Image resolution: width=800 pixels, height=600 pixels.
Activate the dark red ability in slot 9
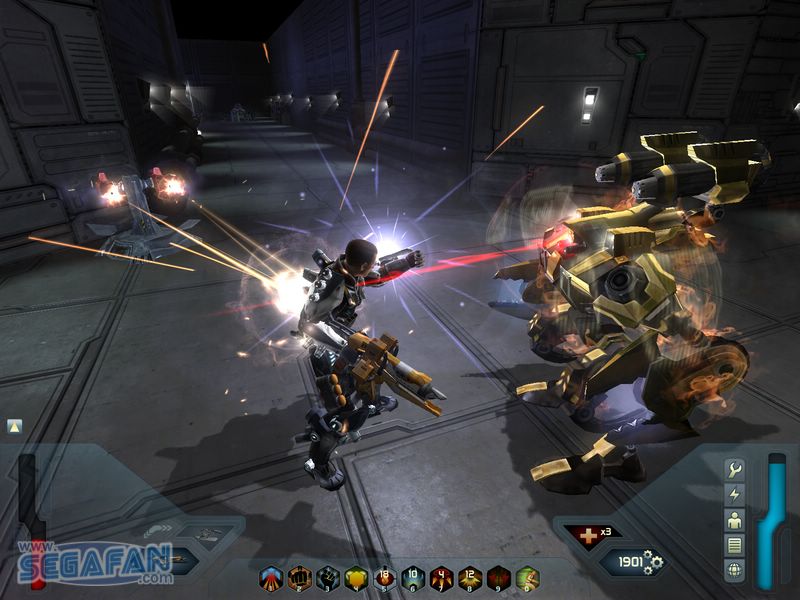pos(498,577)
